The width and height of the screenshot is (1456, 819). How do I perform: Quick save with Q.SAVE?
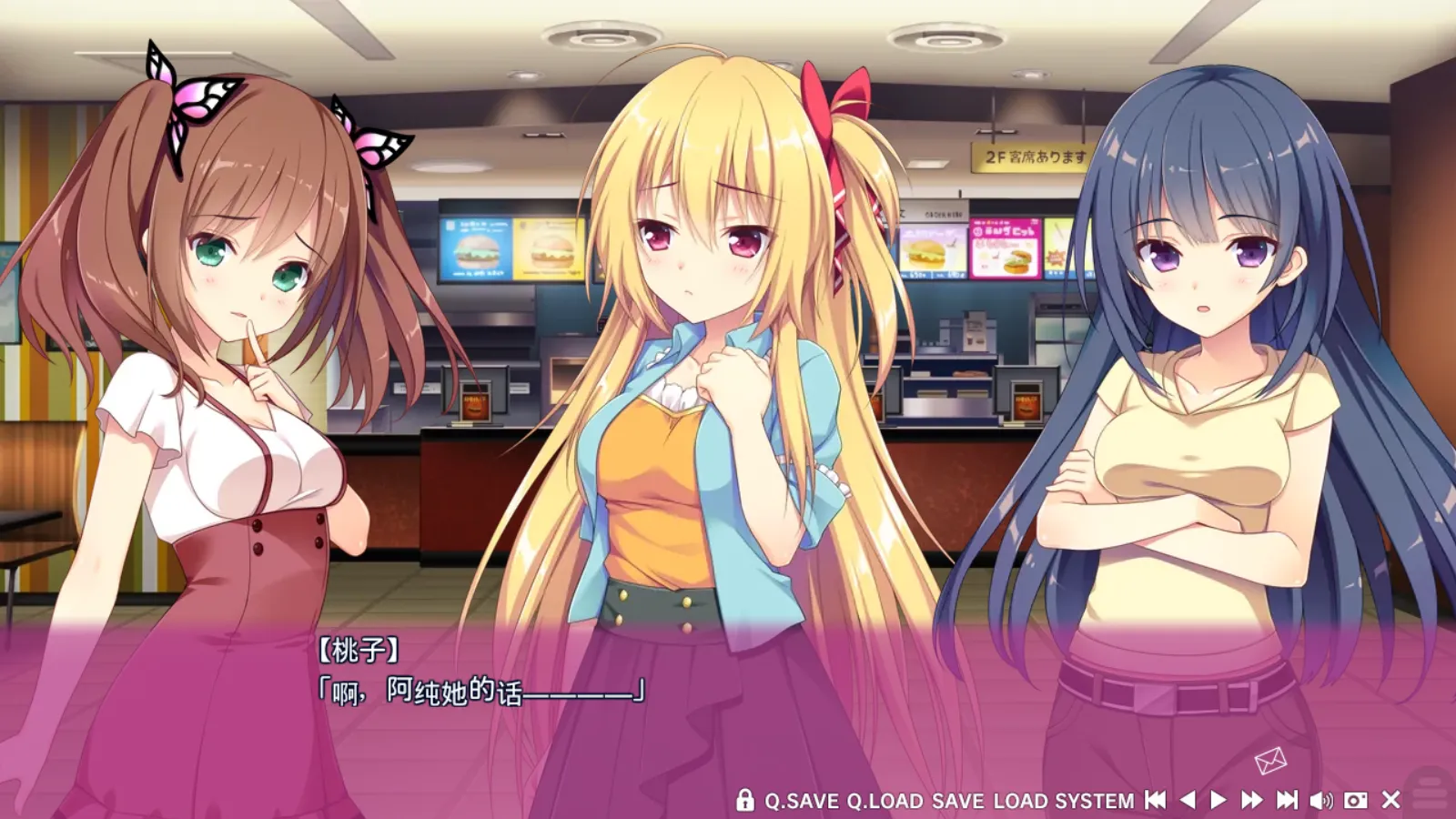click(x=801, y=801)
